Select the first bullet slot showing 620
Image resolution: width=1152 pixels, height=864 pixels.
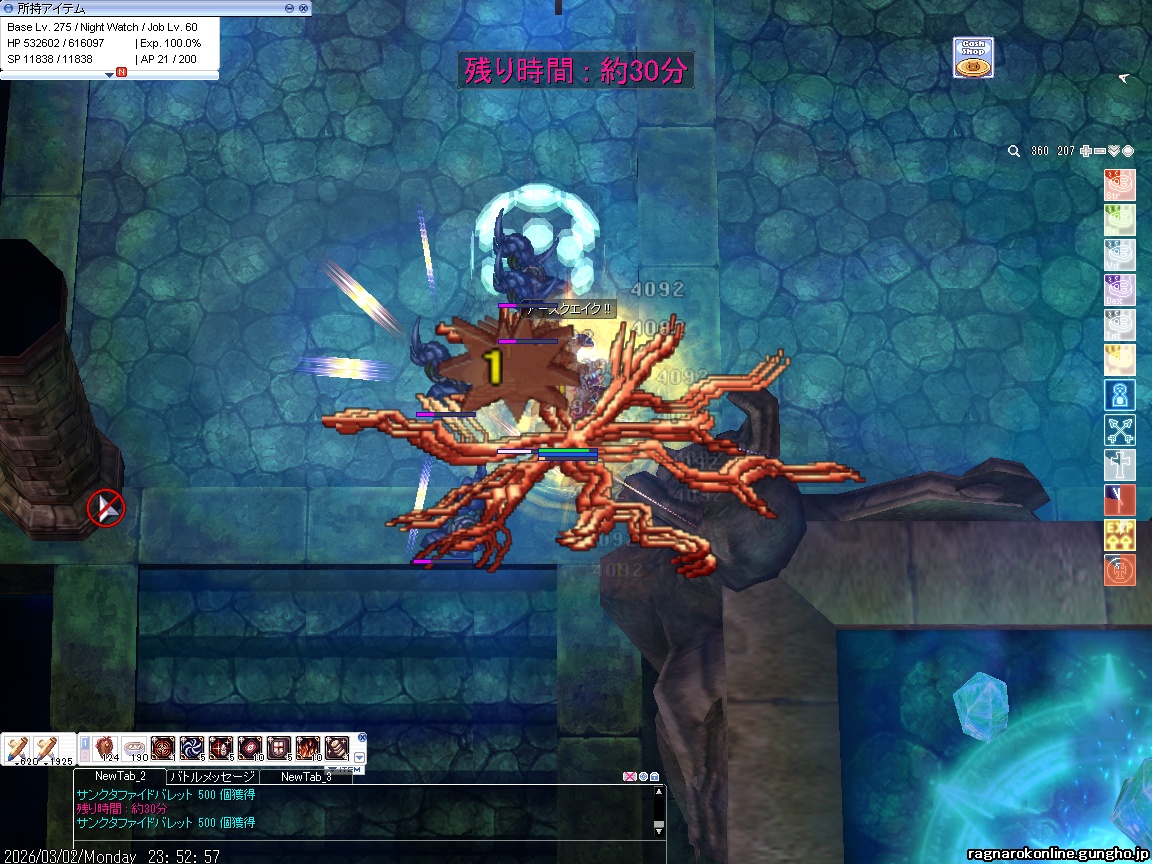16,749
